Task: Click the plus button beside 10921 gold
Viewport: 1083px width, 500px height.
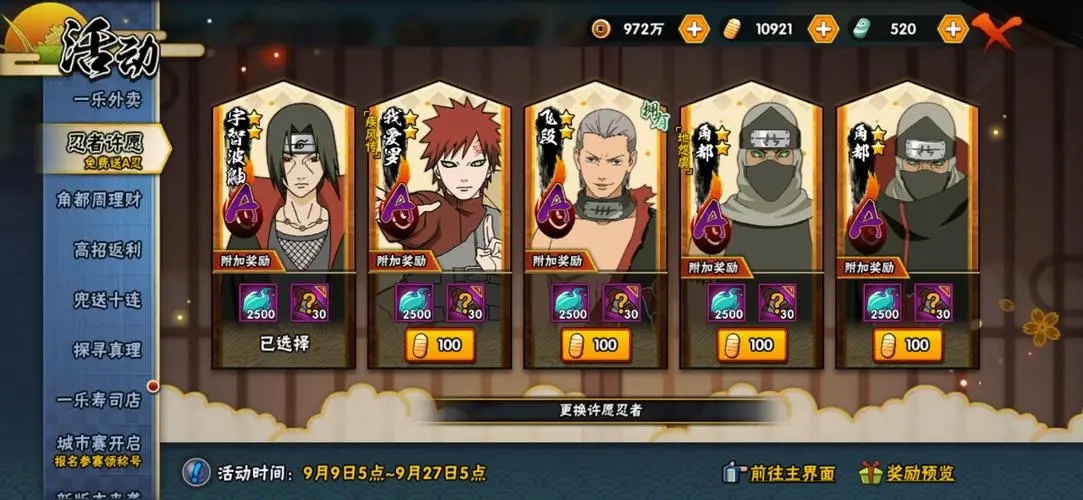Action: (822, 29)
